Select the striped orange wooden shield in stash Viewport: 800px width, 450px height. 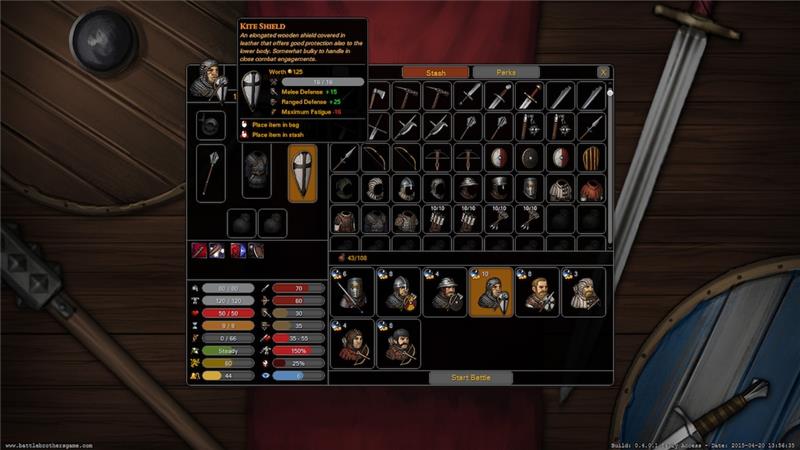coord(591,157)
